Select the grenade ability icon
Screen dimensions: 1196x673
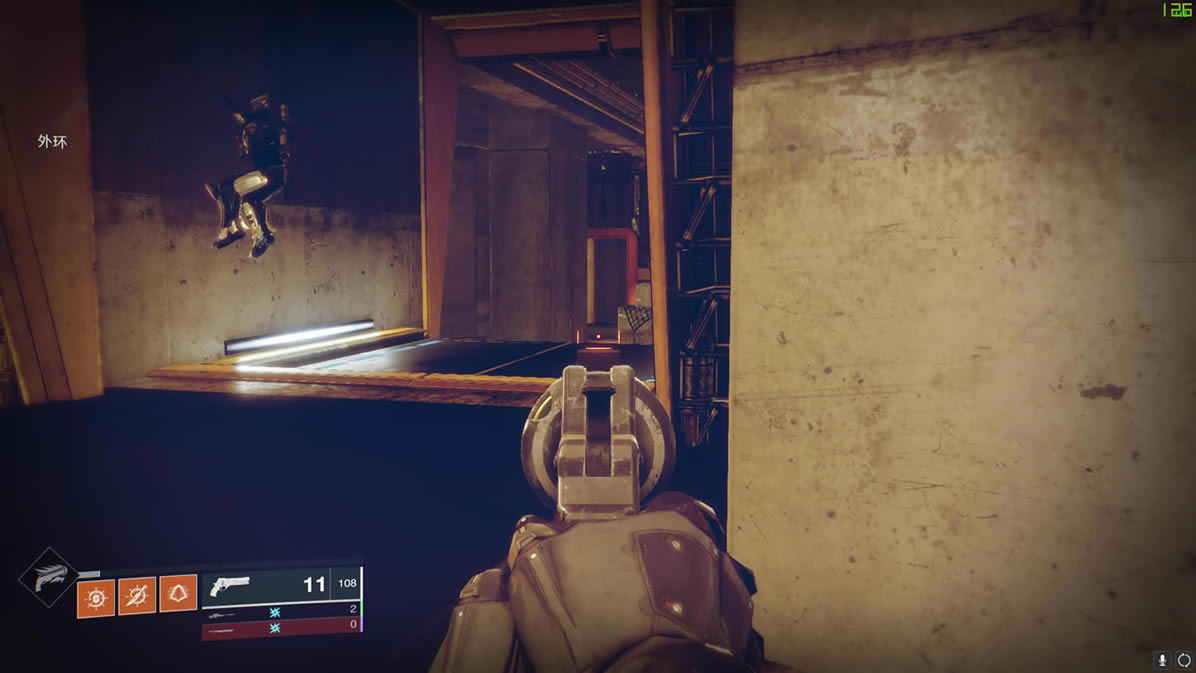[x=96, y=598]
